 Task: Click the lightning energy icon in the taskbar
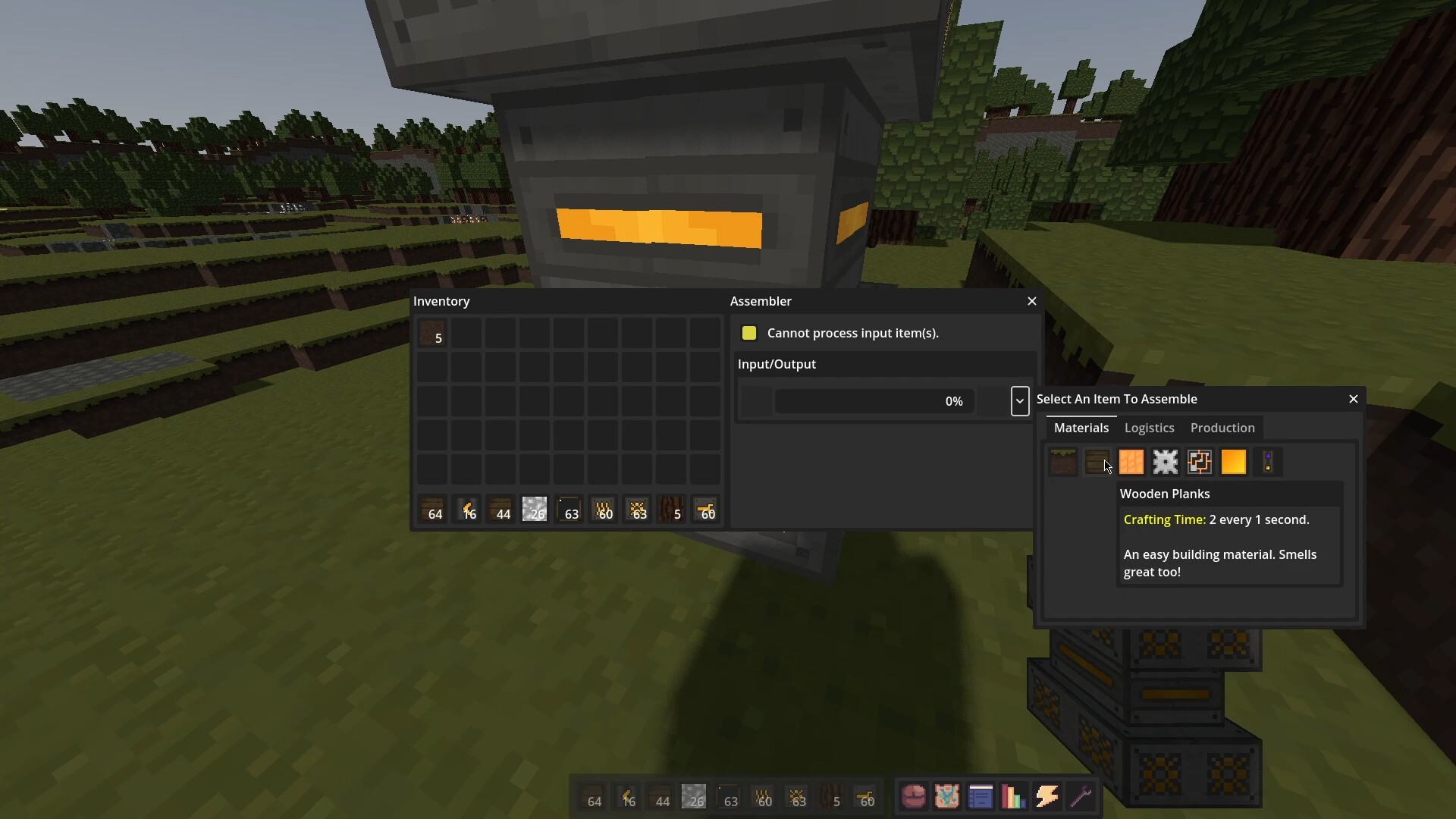1048,796
